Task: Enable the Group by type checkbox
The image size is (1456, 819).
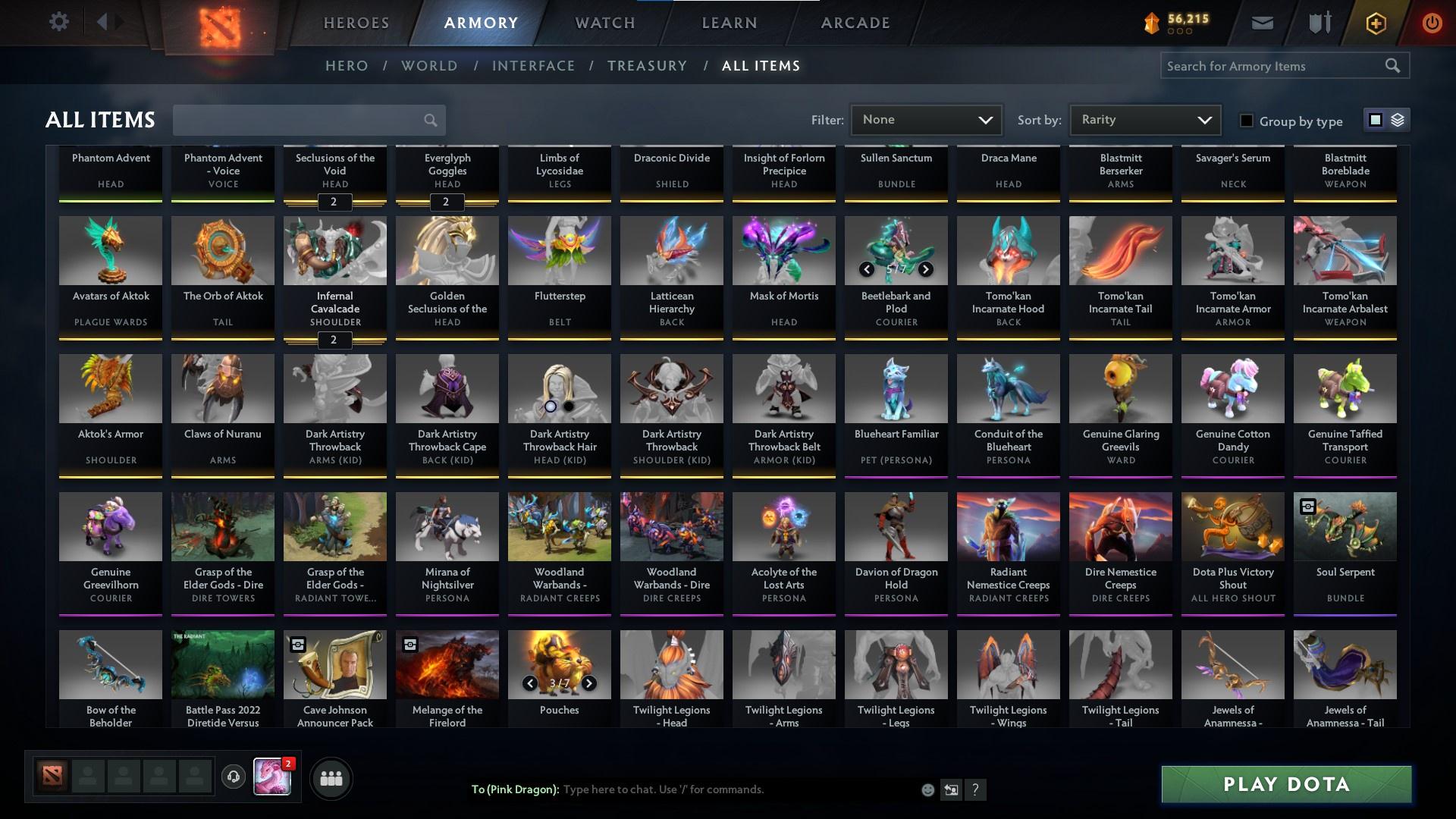Action: pyautogui.click(x=1246, y=121)
